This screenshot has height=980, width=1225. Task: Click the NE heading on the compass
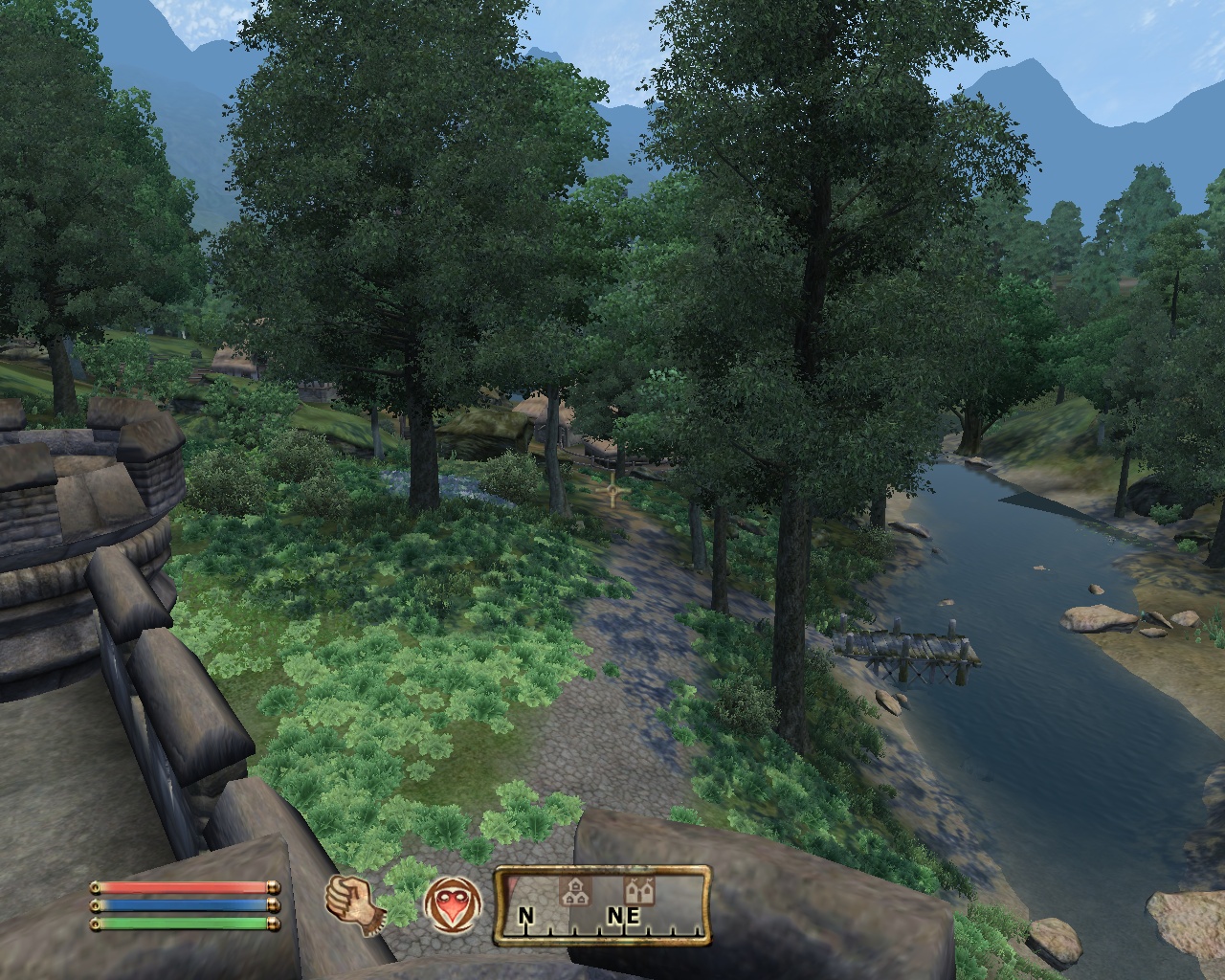click(x=622, y=916)
